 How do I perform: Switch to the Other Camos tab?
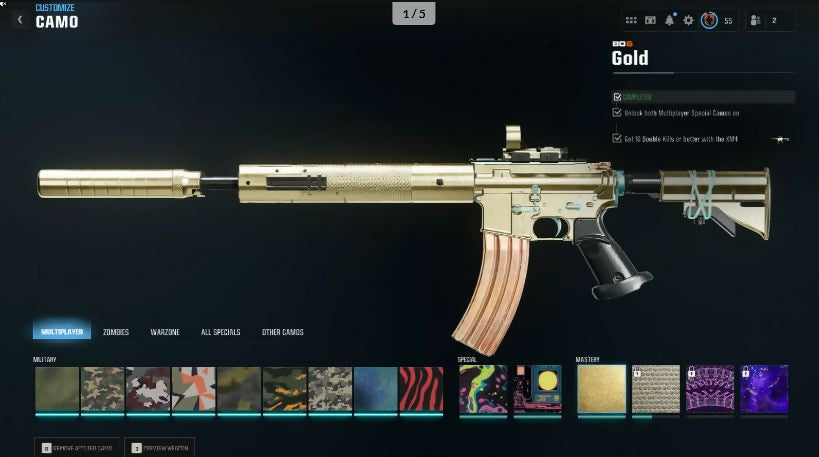pos(283,331)
